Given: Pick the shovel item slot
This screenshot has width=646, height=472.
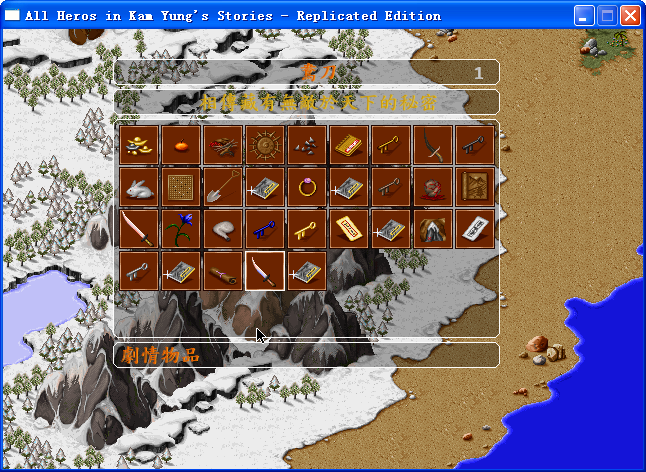Looking at the screenshot, I should pos(222,186).
